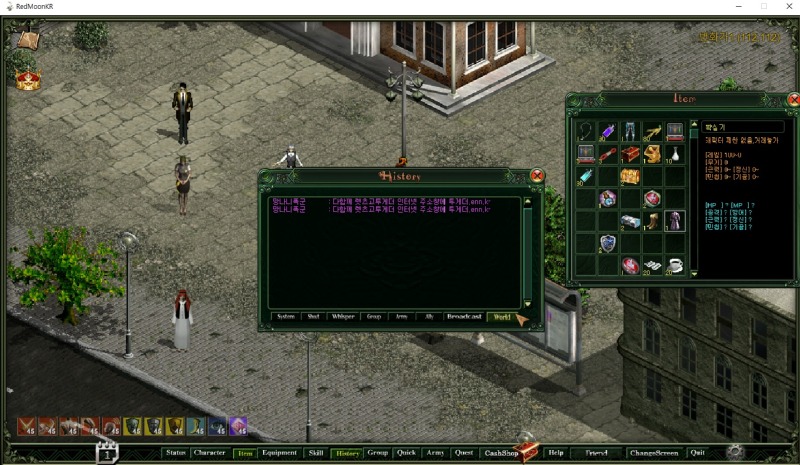Show the Broadcast history tab
The width and height of the screenshot is (800, 465).
tap(464, 317)
